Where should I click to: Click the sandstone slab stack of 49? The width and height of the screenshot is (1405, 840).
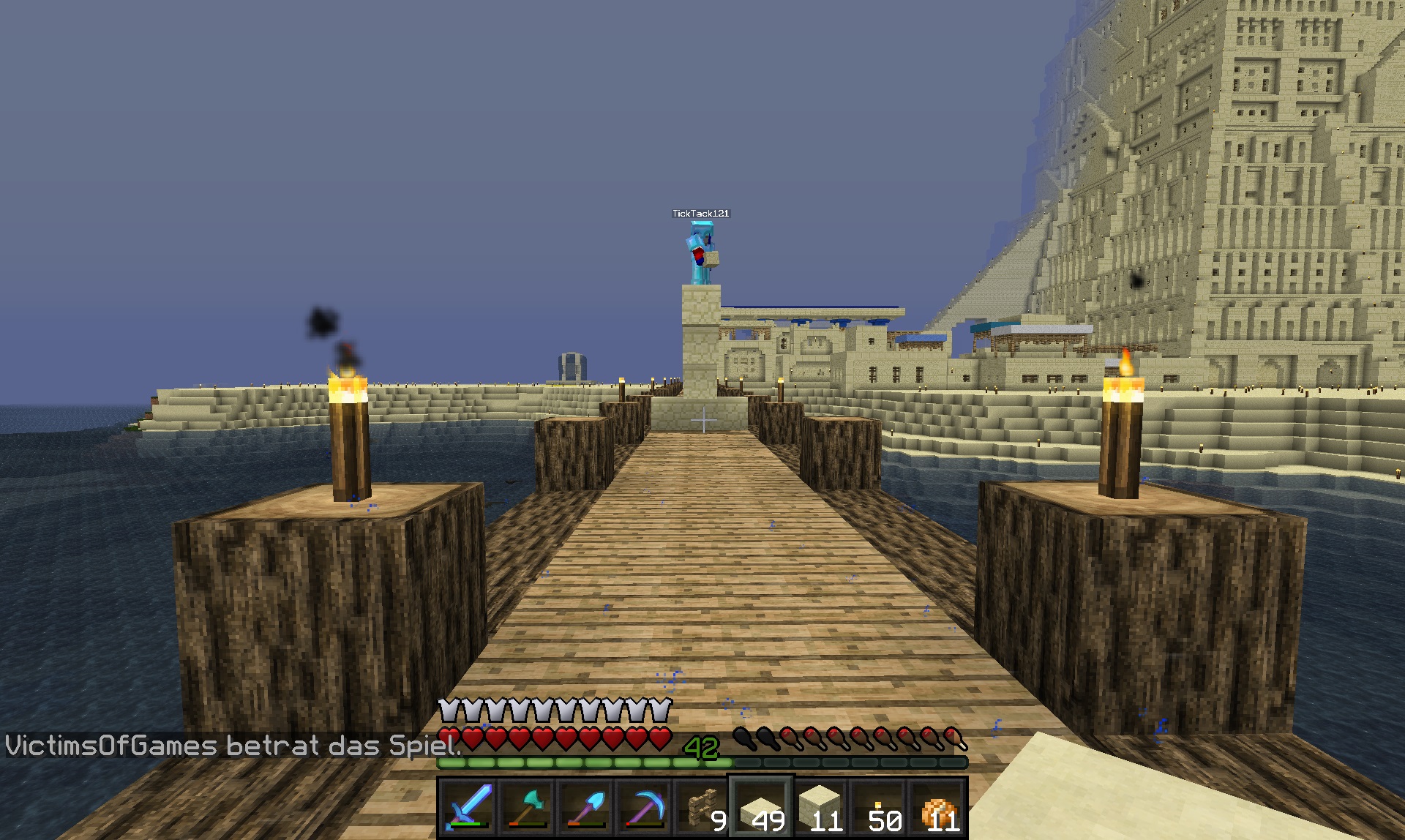coord(761,807)
